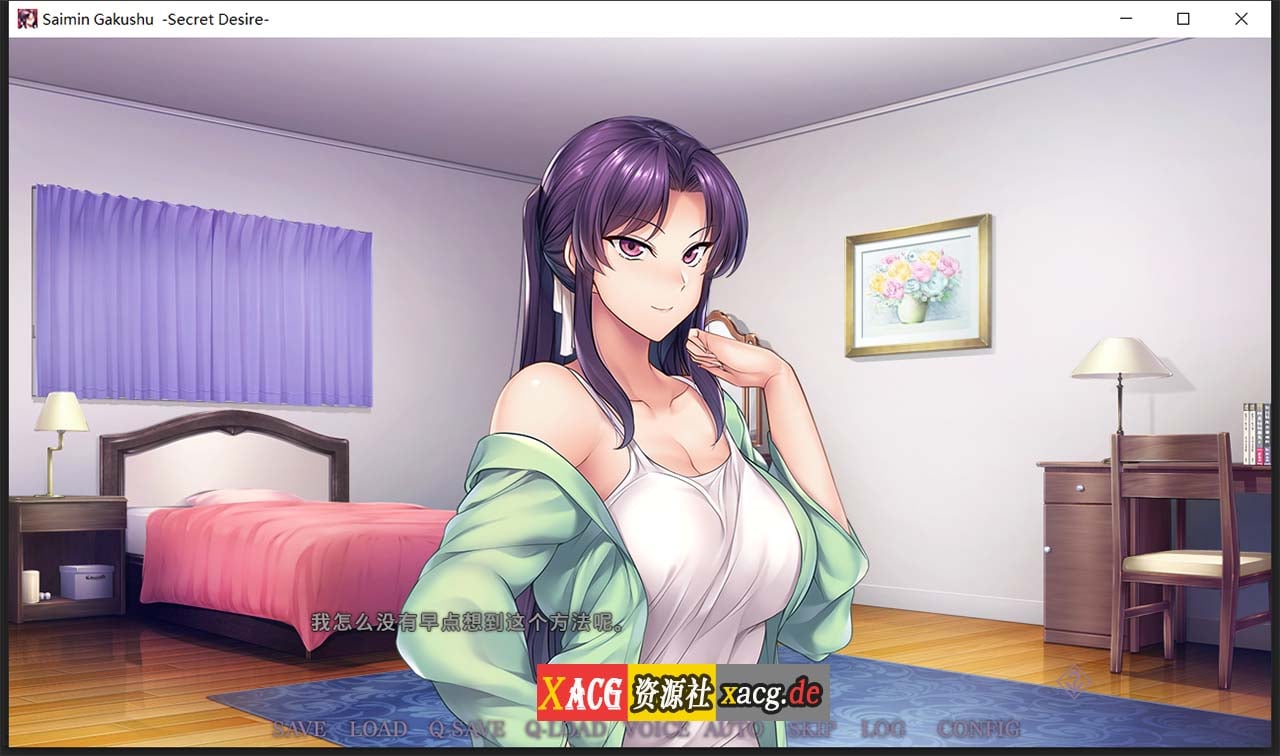Viewport: 1280px width, 756px height.
Task: Open the SAVE screen
Action: pos(298,729)
